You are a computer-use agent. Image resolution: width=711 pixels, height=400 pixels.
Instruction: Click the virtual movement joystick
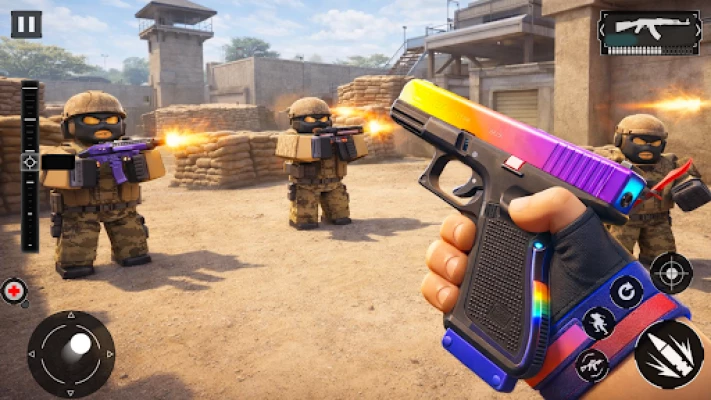(x=70, y=353)
